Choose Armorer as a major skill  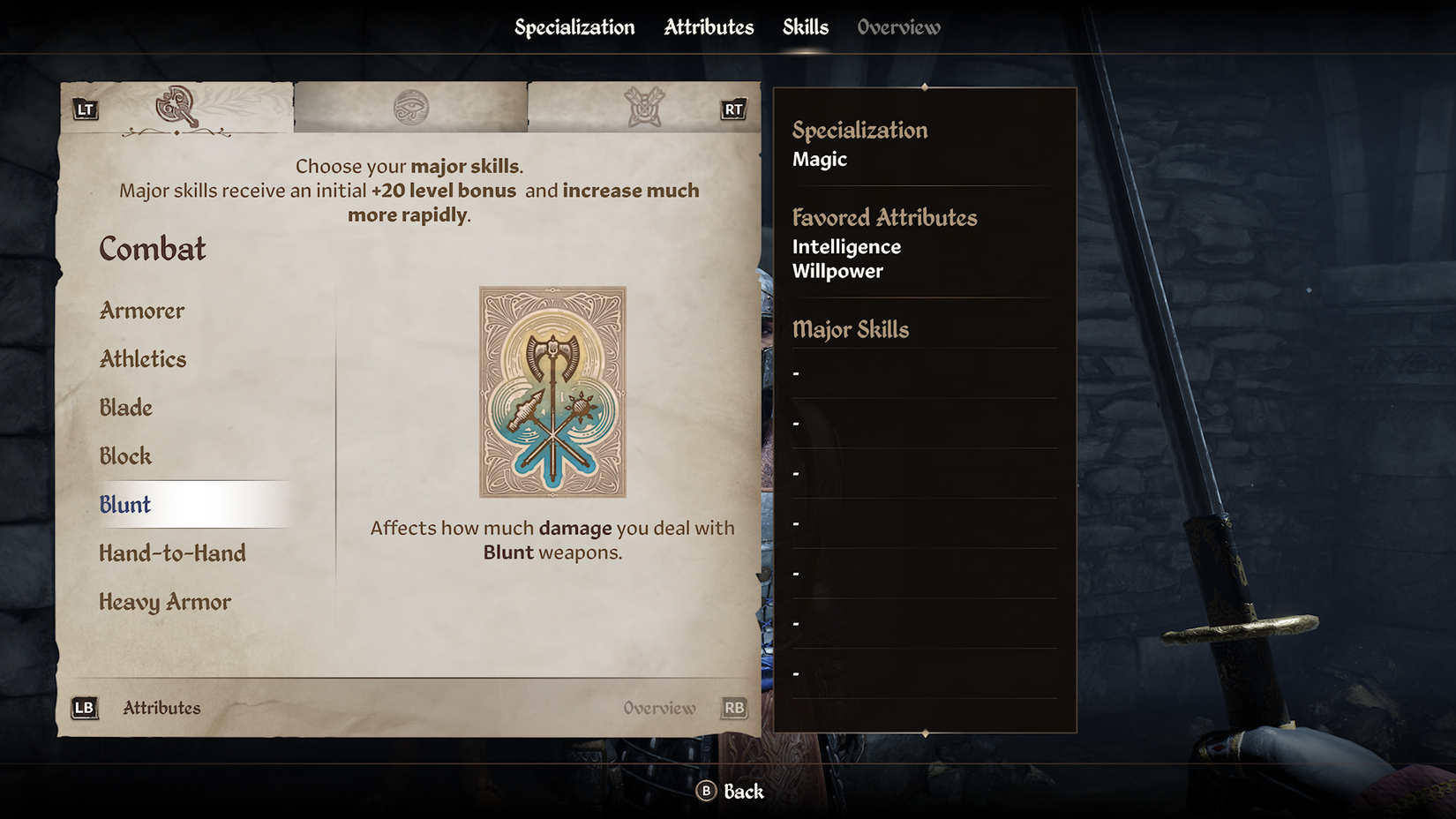[x=142, y=311]
